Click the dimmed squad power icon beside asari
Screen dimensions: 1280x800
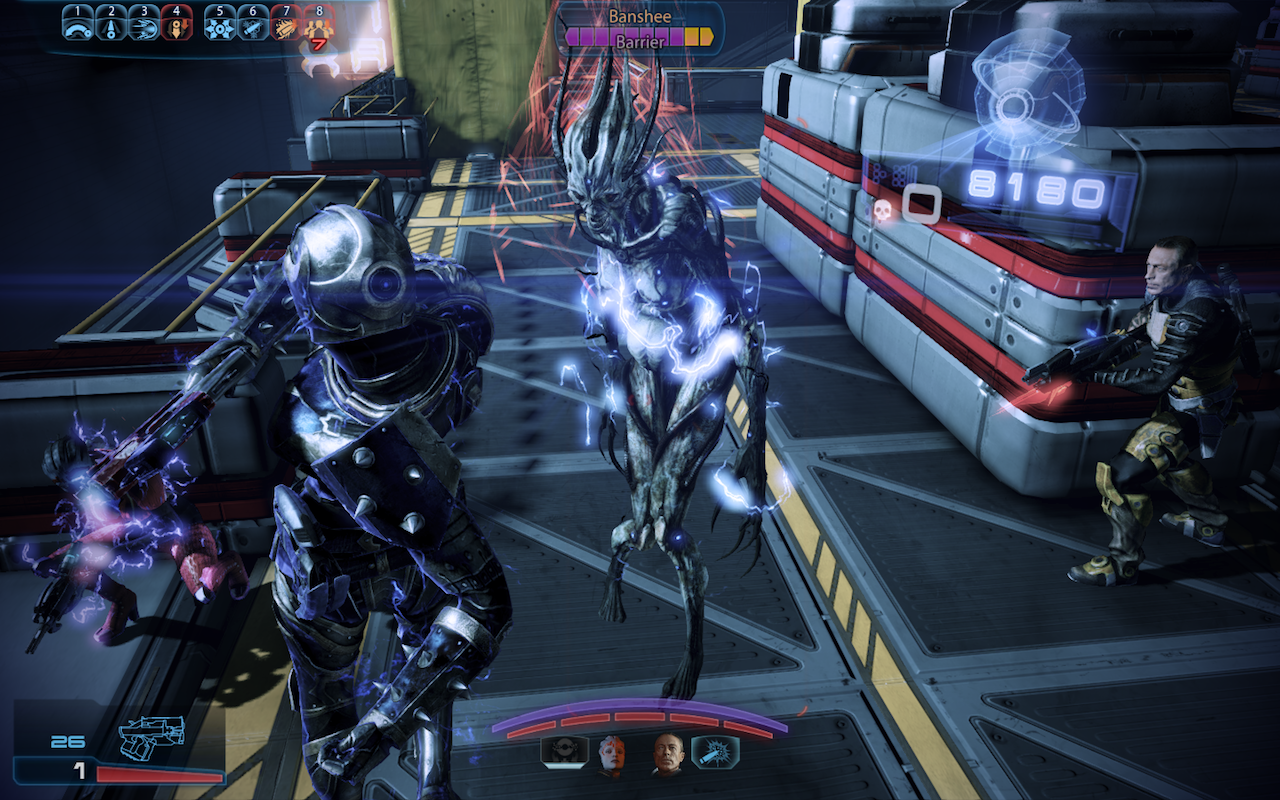563,752
